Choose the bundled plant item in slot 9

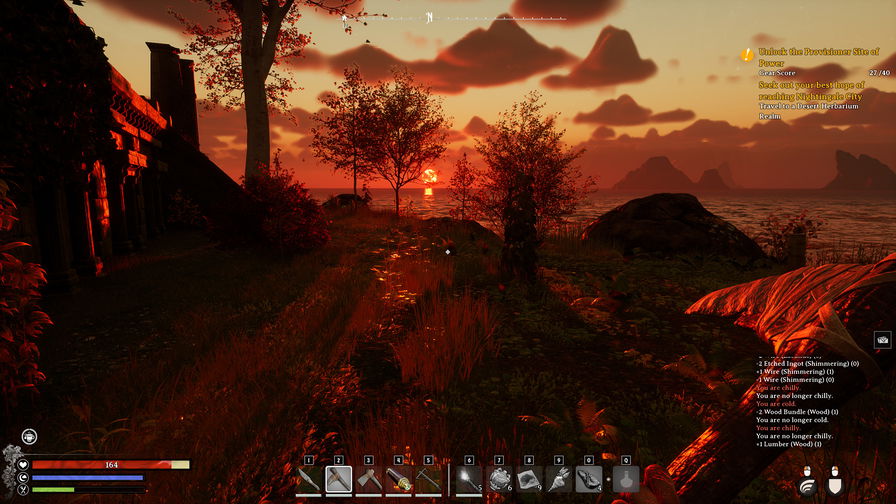pos(559,480)
